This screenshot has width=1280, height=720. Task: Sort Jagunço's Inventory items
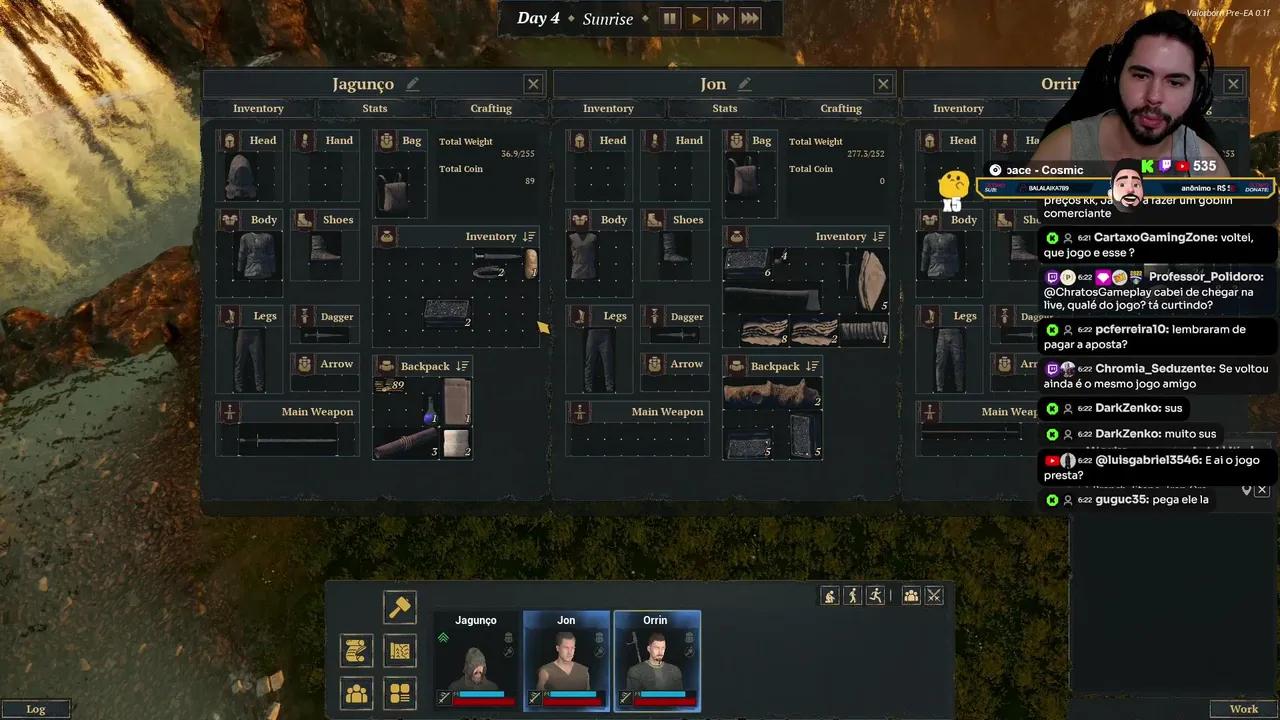(529, 237)
